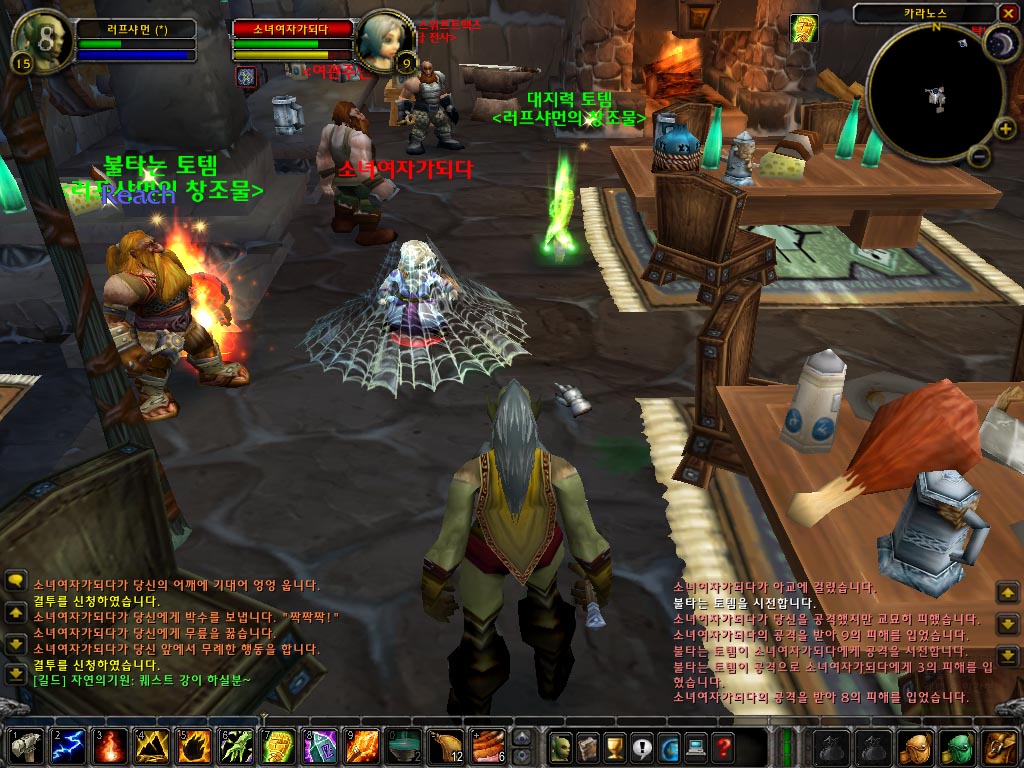Open the red question mark help button
Image resolution: width=1024 pixels, height=768 pixels.
click(722, 747)
